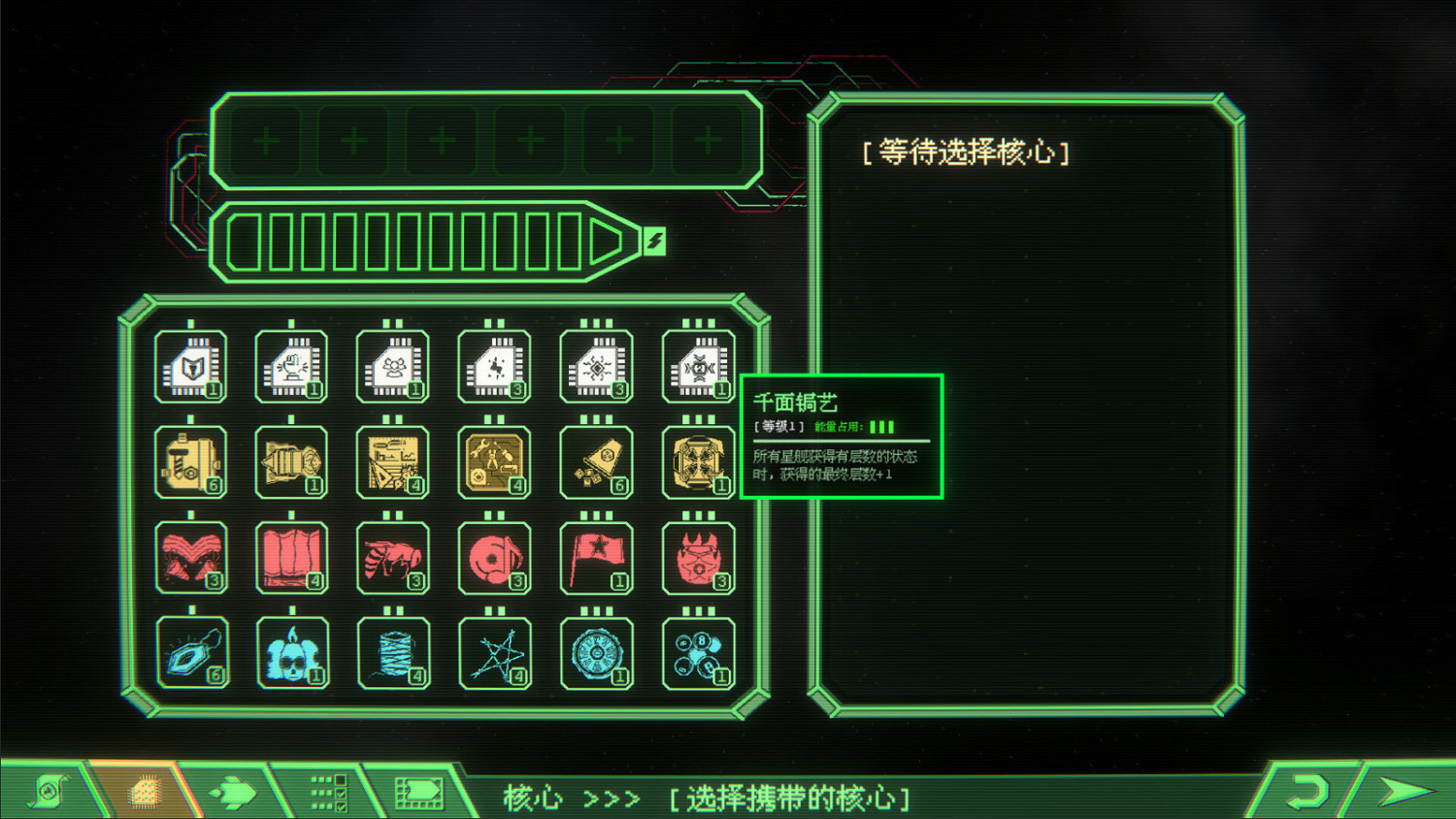This screenshot has height=819, width=1456.
Task: Select the blue skull candle core
Action: tap(292, 651)
